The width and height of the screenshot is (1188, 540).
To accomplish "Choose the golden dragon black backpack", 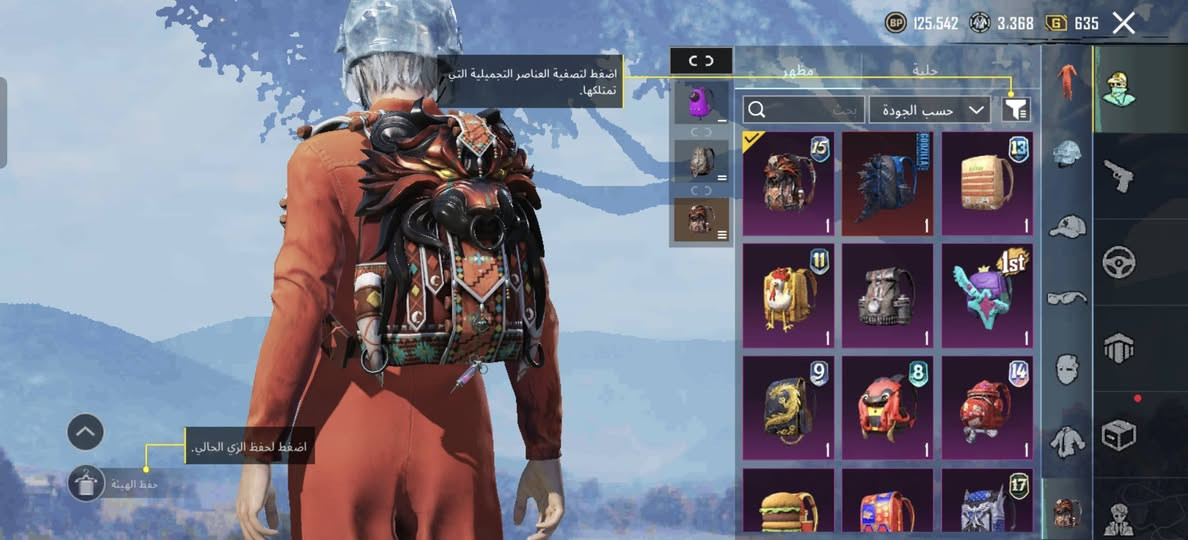I will point(788,407).
